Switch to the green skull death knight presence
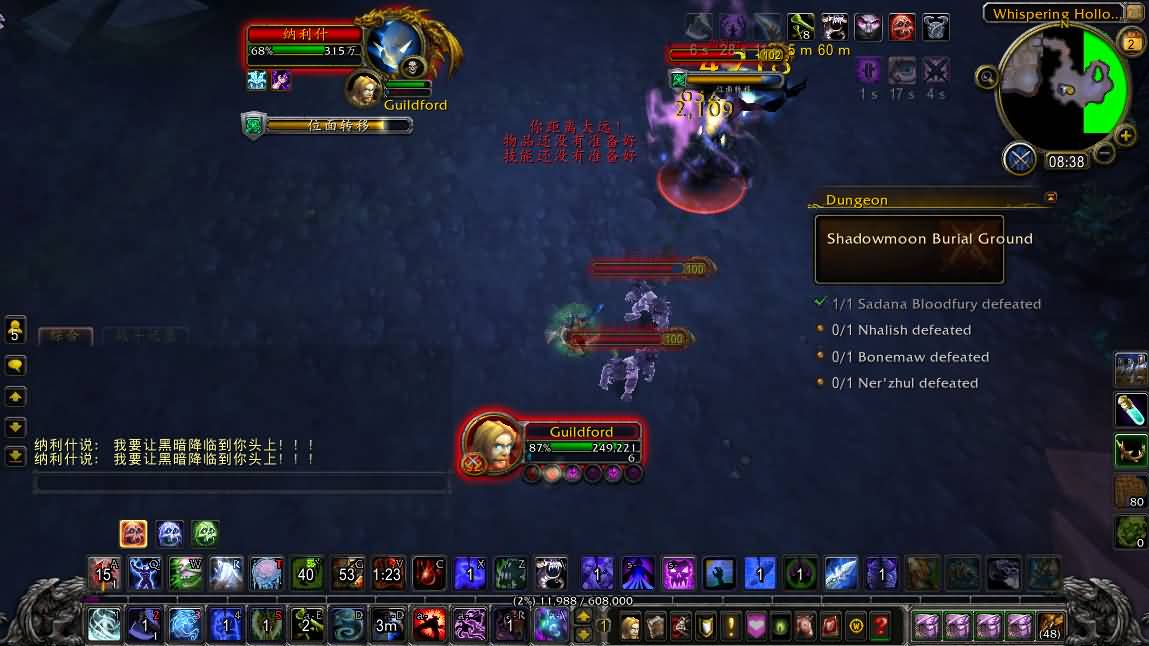The width and height of the screenshot is (1149, 646). pyautogui.click(x=205, y=533)
